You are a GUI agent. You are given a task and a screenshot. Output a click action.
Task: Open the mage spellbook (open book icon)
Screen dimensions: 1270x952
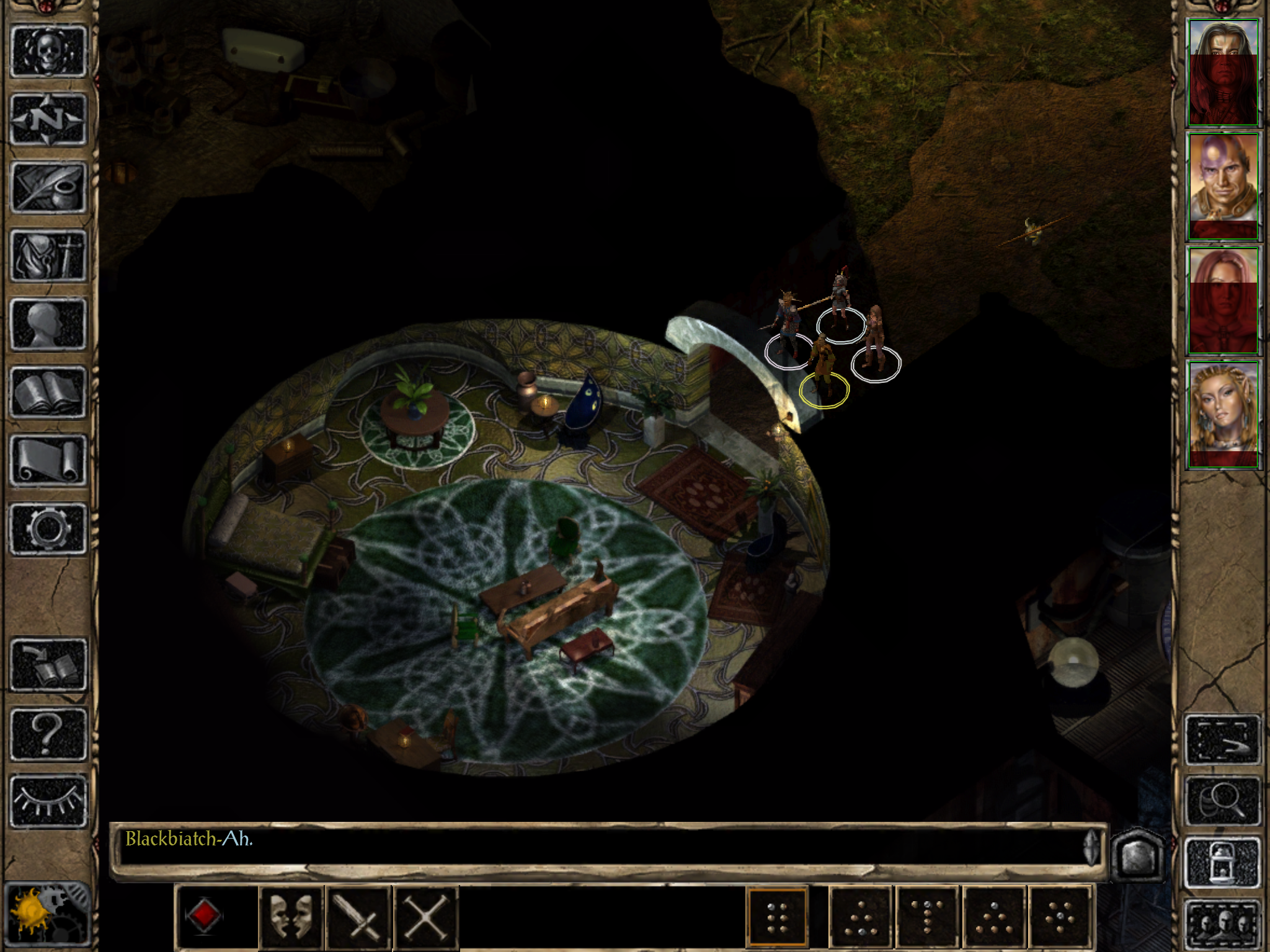(x=48, y=392)
